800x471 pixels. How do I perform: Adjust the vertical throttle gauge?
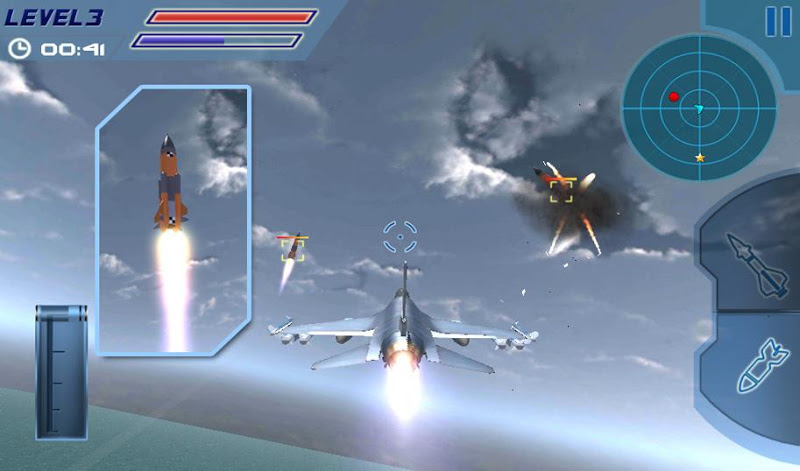pos(62,372)
